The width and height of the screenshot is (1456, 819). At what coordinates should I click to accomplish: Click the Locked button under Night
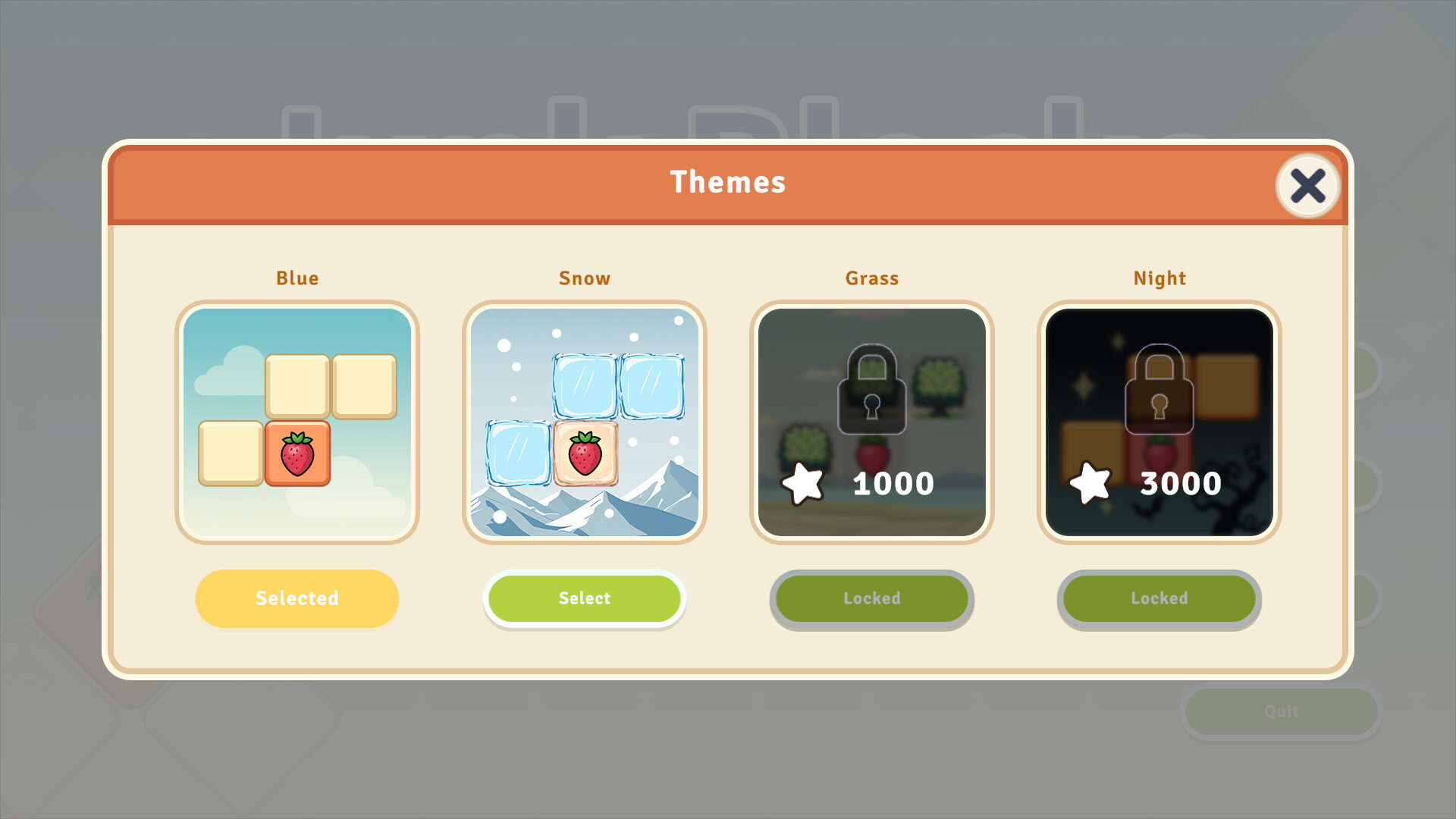point(1159,598)
